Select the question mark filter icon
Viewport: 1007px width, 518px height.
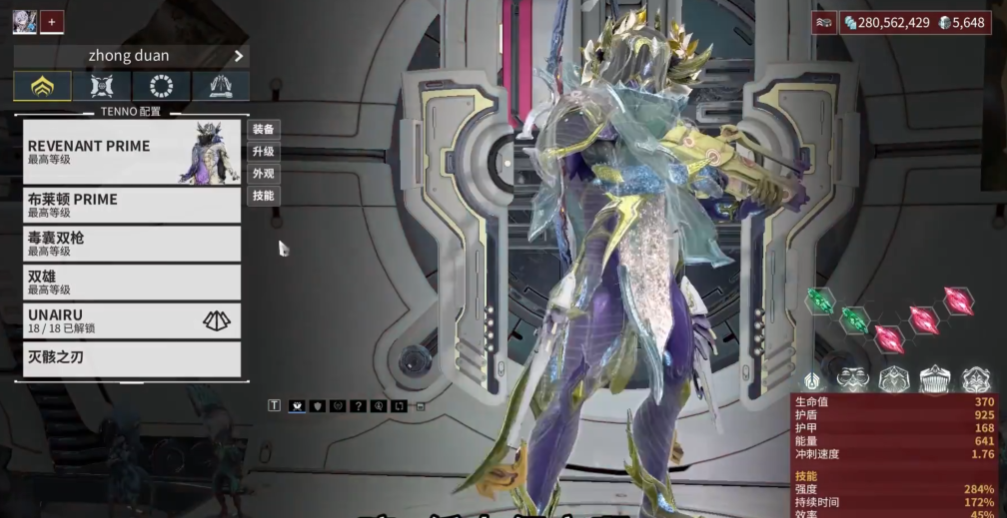(x=359, y=406)
